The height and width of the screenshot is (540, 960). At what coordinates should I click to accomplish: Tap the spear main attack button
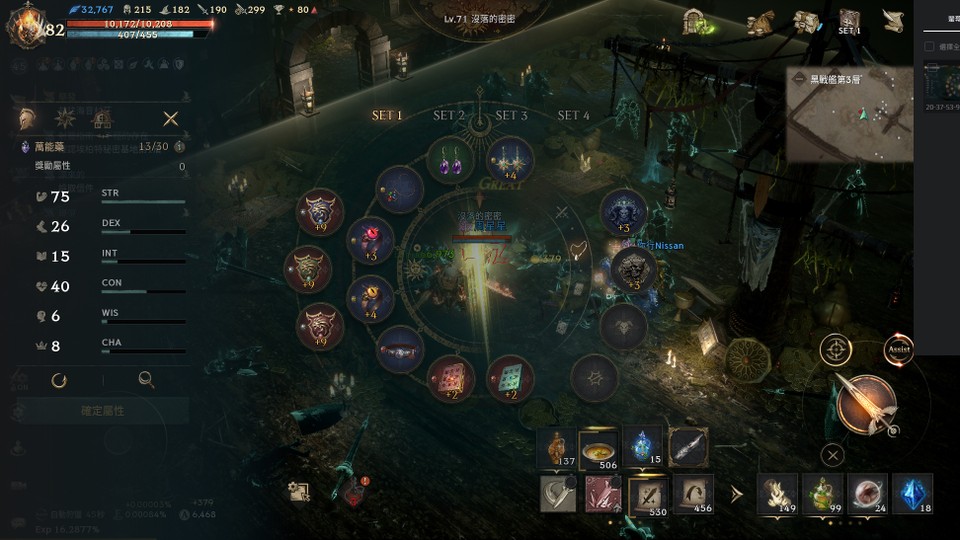pos(865,405)
